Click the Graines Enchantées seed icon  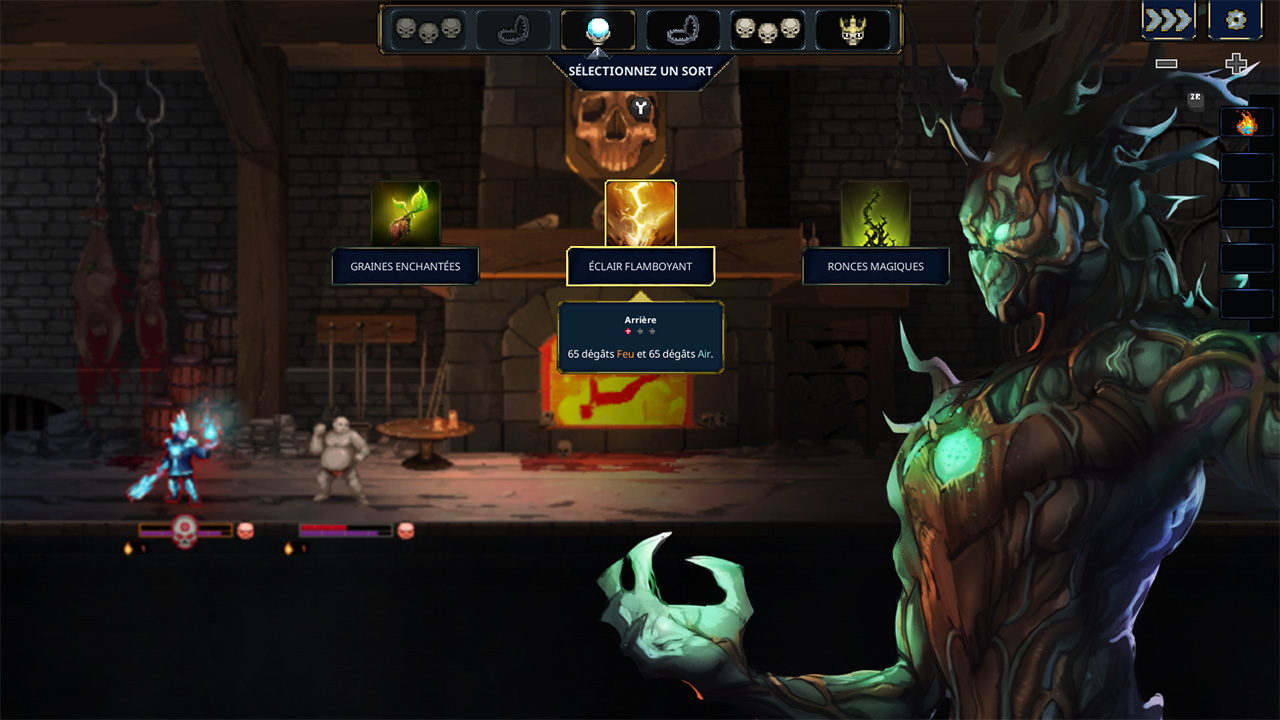[405, 214]
